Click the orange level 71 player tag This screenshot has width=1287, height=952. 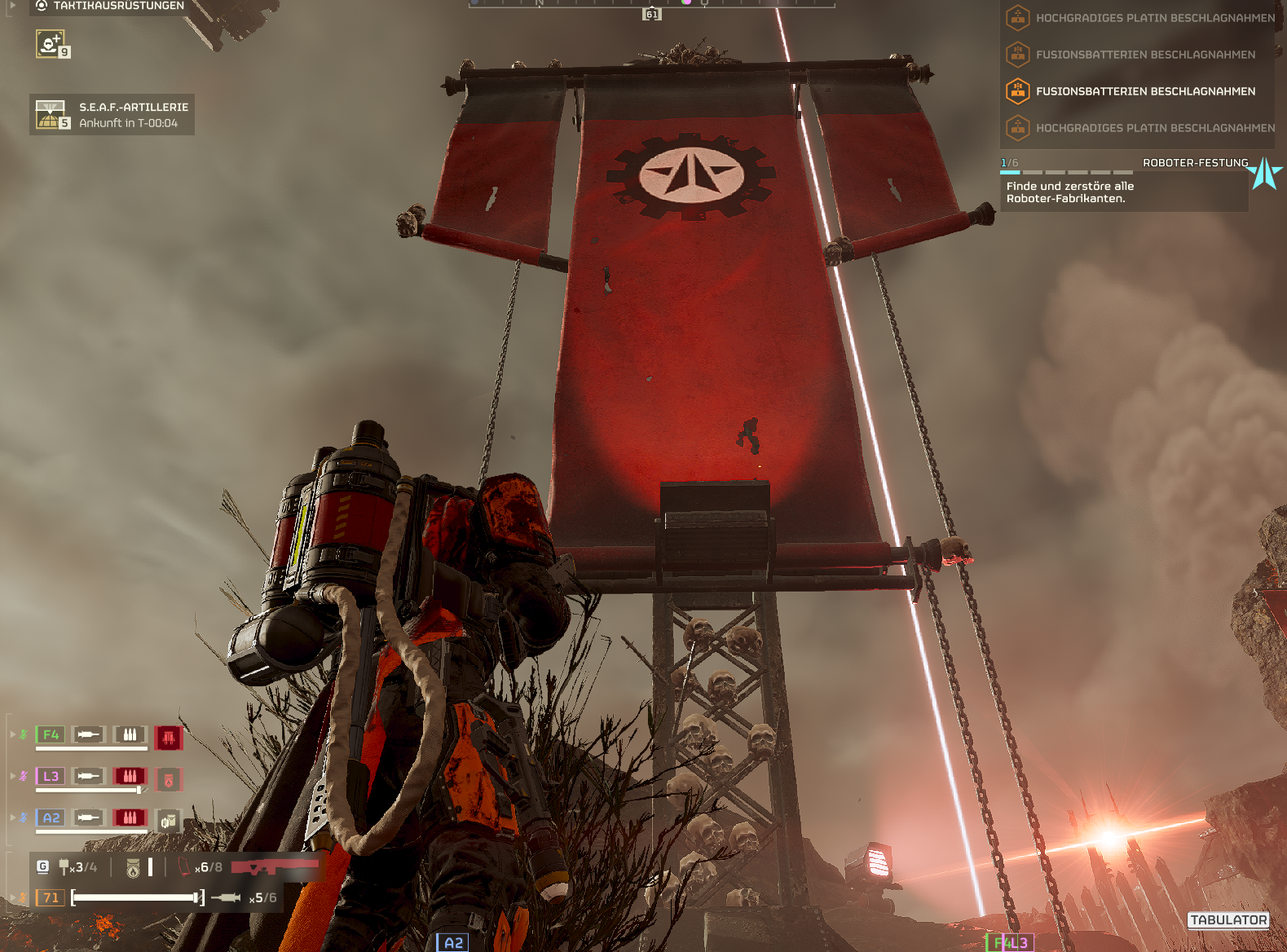pos(51,897)
